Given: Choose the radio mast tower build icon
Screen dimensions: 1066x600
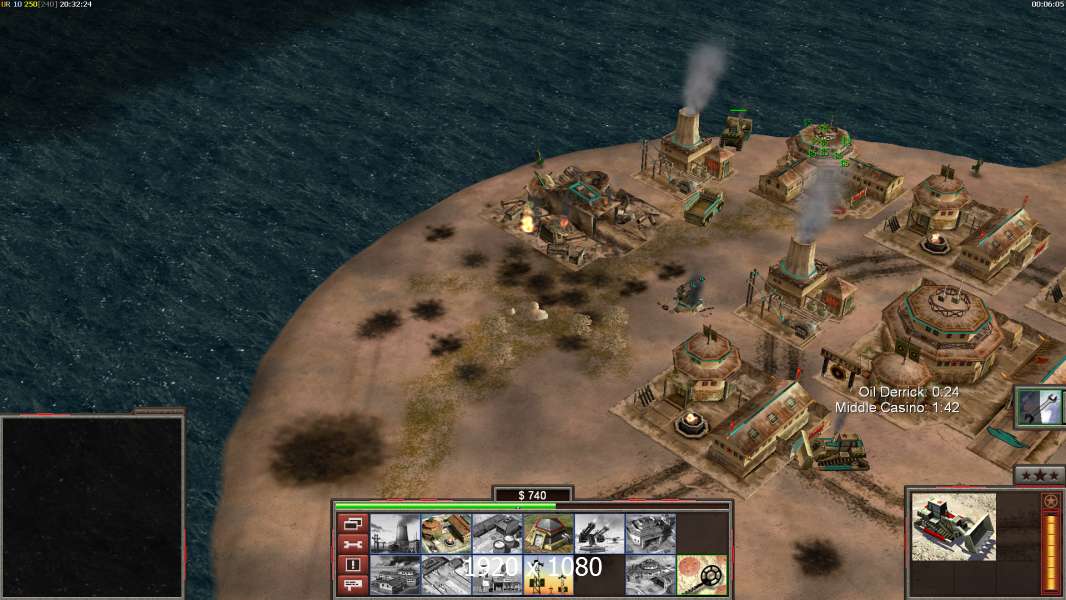Looking at the screenshot, I should coord(548,575).
